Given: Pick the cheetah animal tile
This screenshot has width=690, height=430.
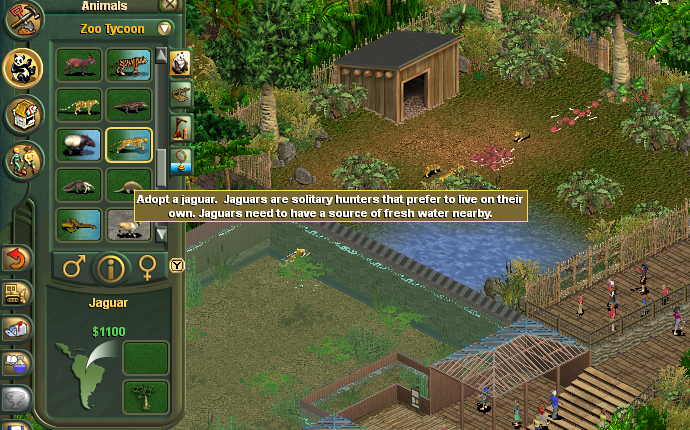Looking at the screenshot, I should [78, 105].
